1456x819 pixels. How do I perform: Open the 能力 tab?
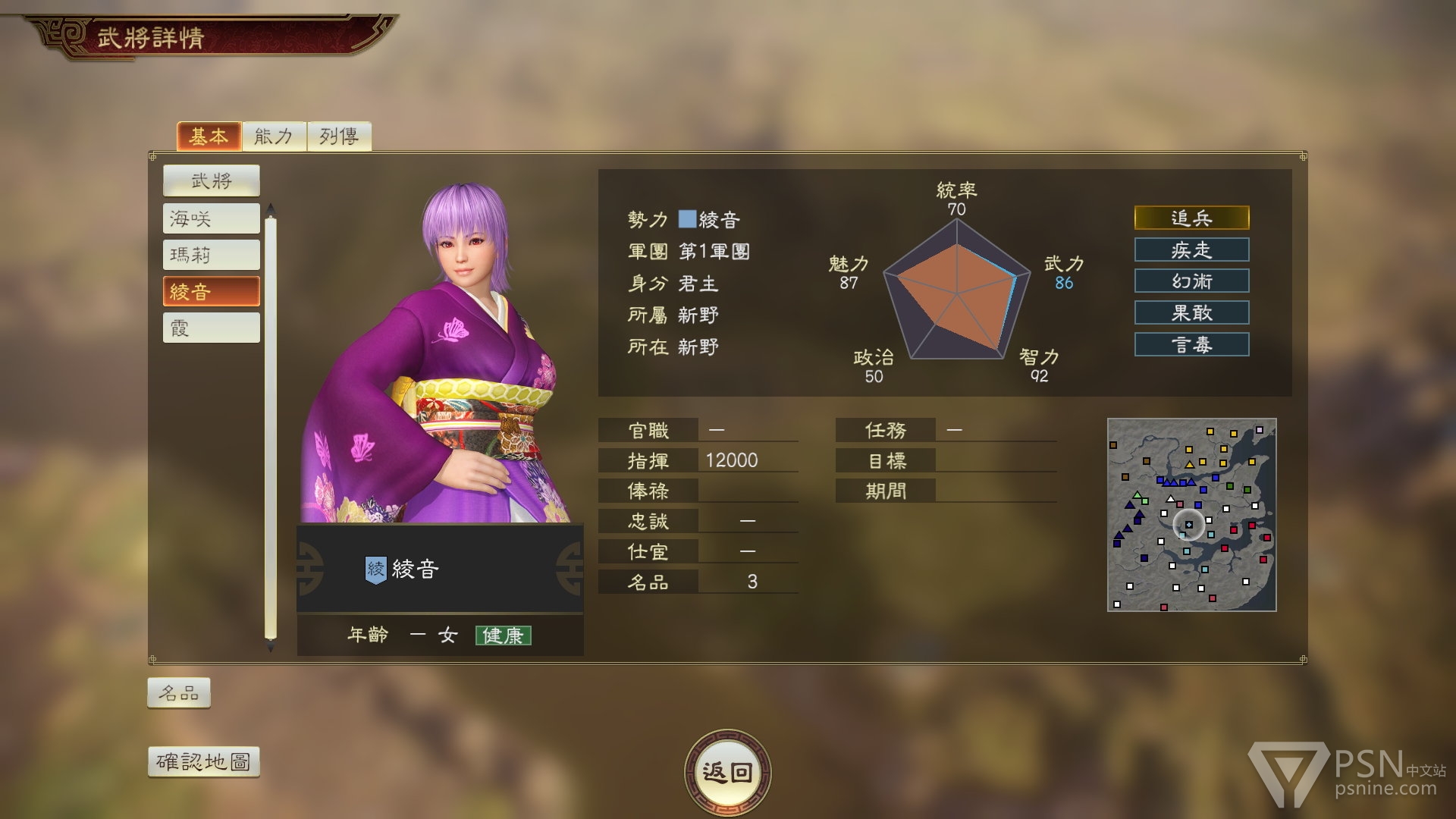click(274, 136)
